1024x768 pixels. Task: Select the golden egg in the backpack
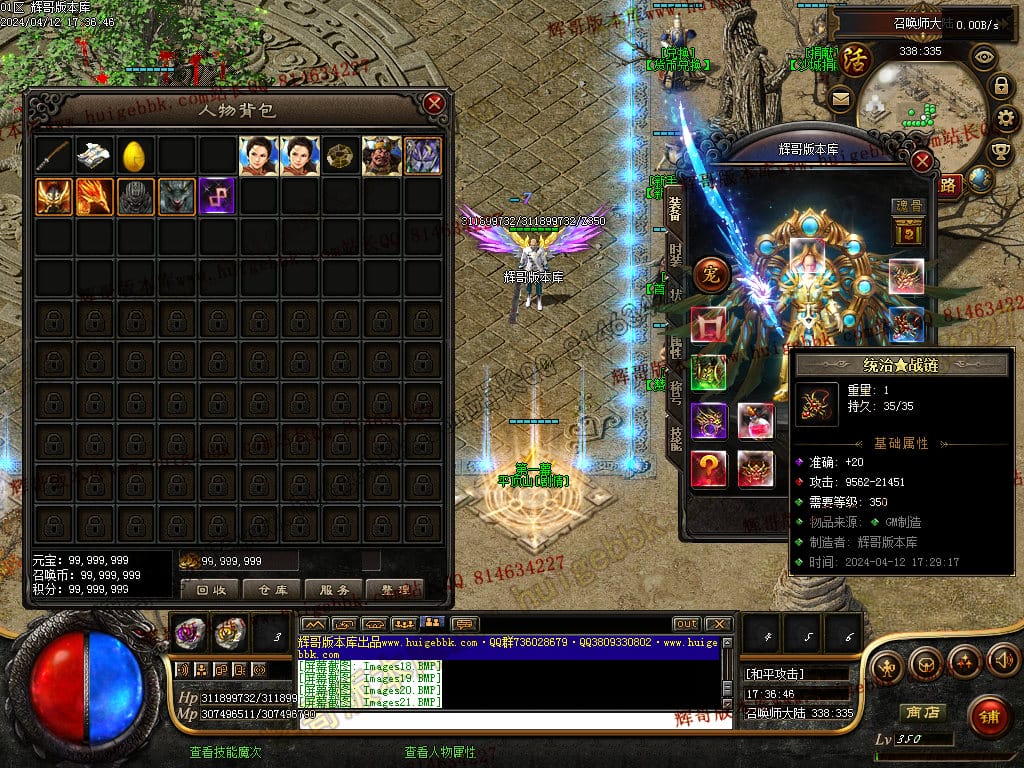135,156
